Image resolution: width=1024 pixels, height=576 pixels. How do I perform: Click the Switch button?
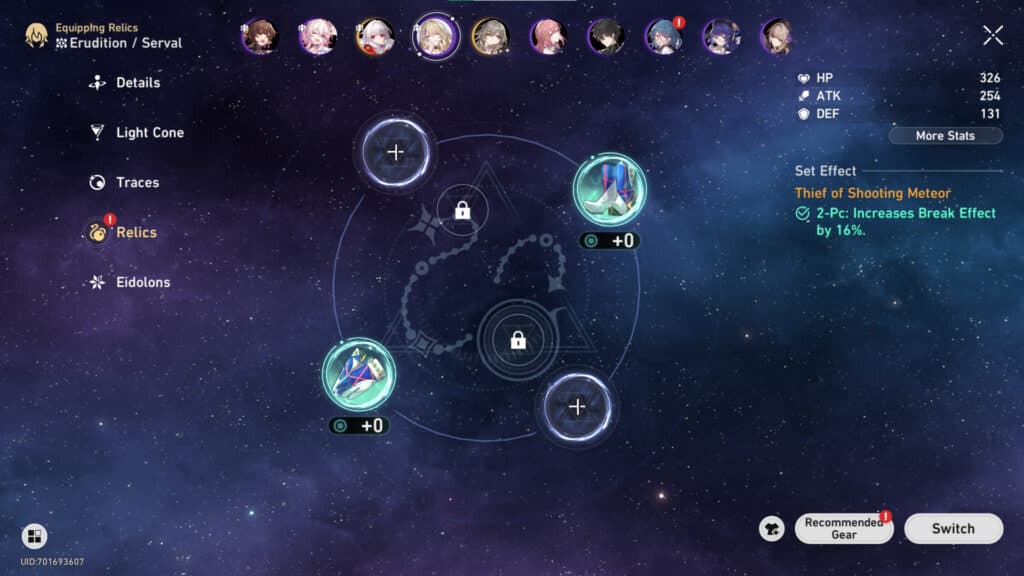[x=952, y=529]
